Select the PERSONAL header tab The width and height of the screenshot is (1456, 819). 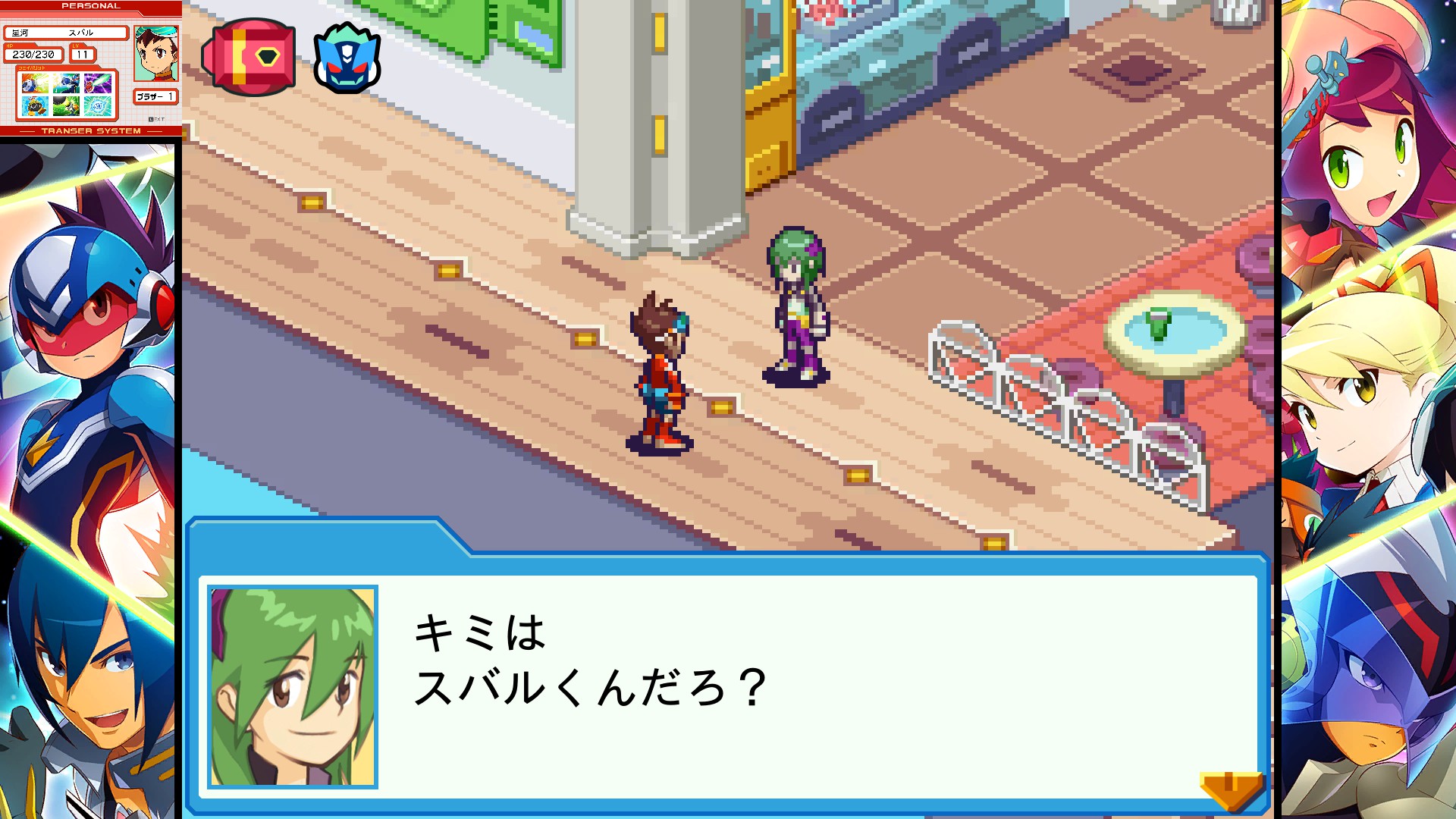(91, 6)
